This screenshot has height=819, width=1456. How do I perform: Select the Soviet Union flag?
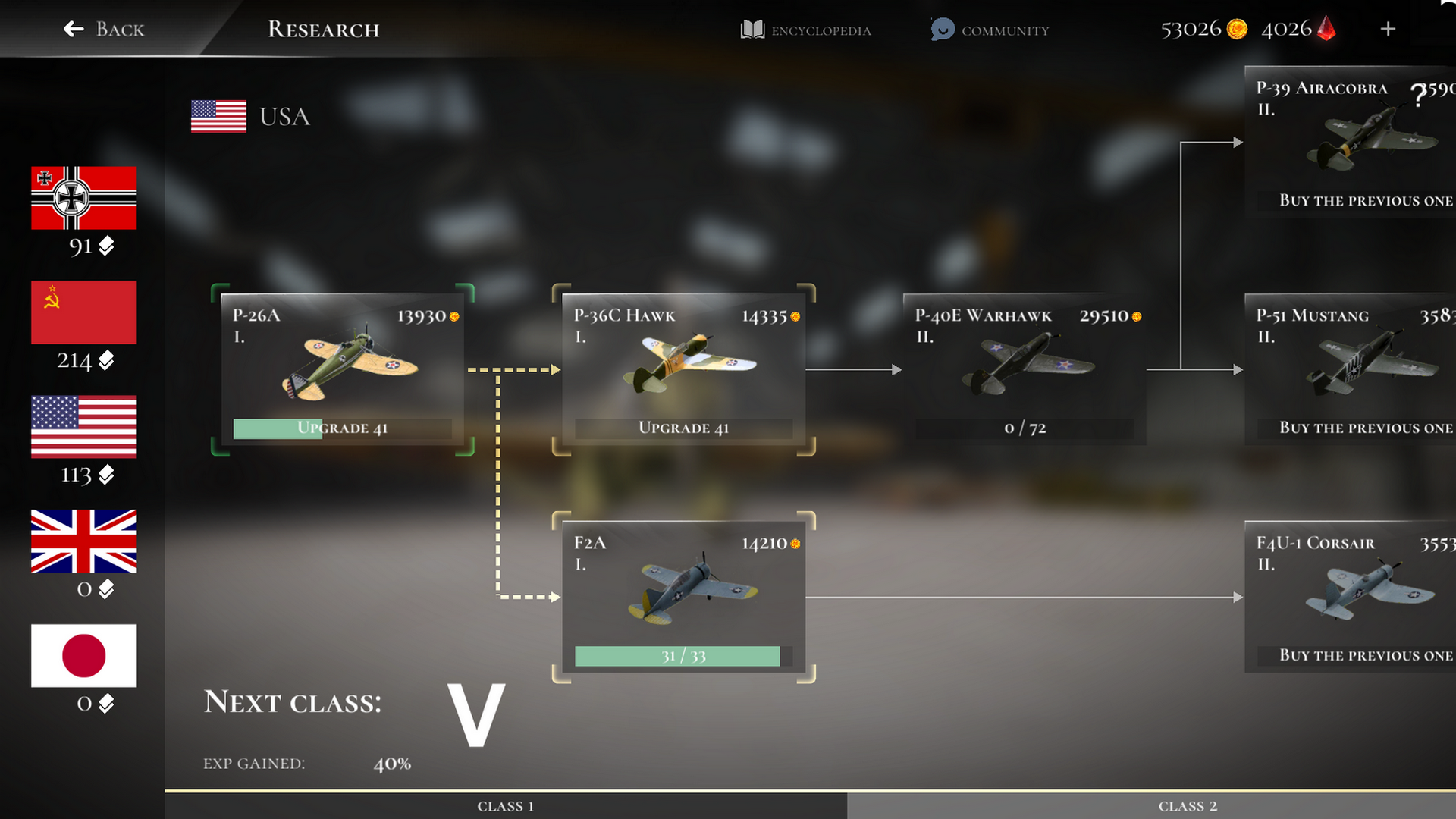pos(83,312)
